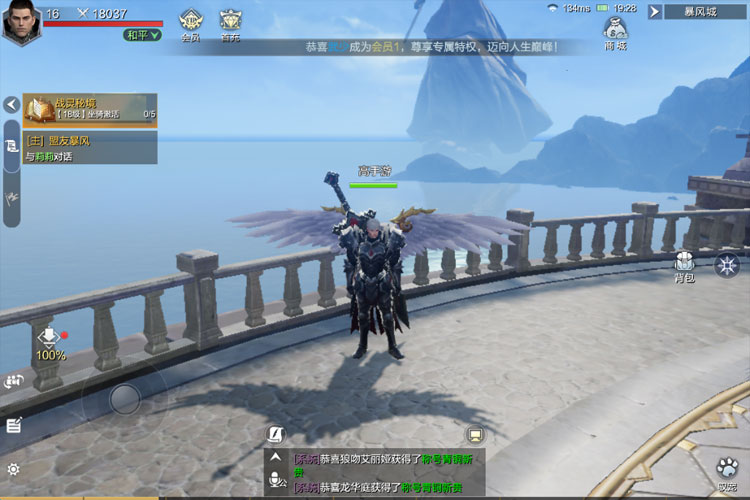Viewport: 750px width, 500px height.
Task: Open the 背包 backpack
Action: 684,265
